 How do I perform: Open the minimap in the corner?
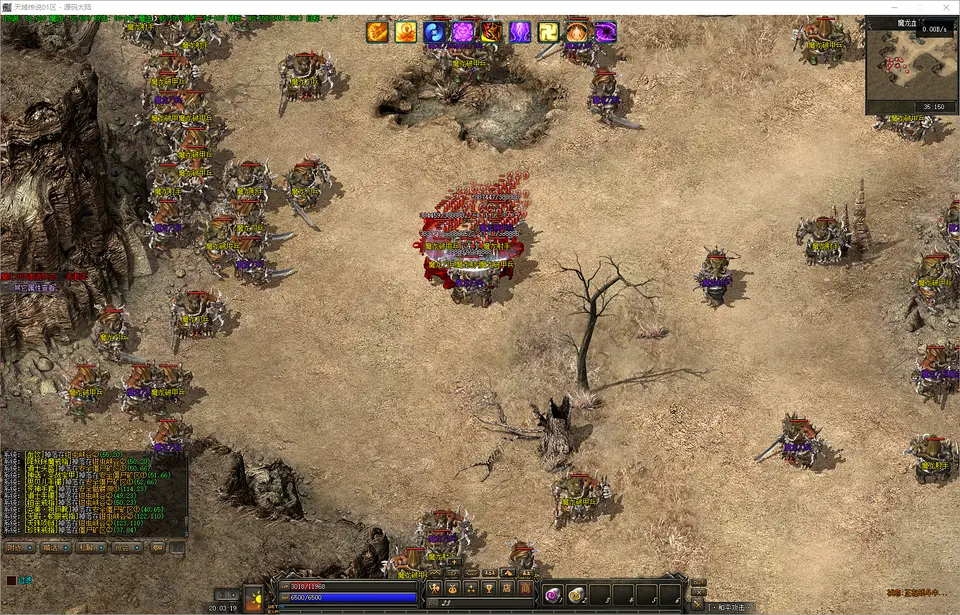[912, 64]
